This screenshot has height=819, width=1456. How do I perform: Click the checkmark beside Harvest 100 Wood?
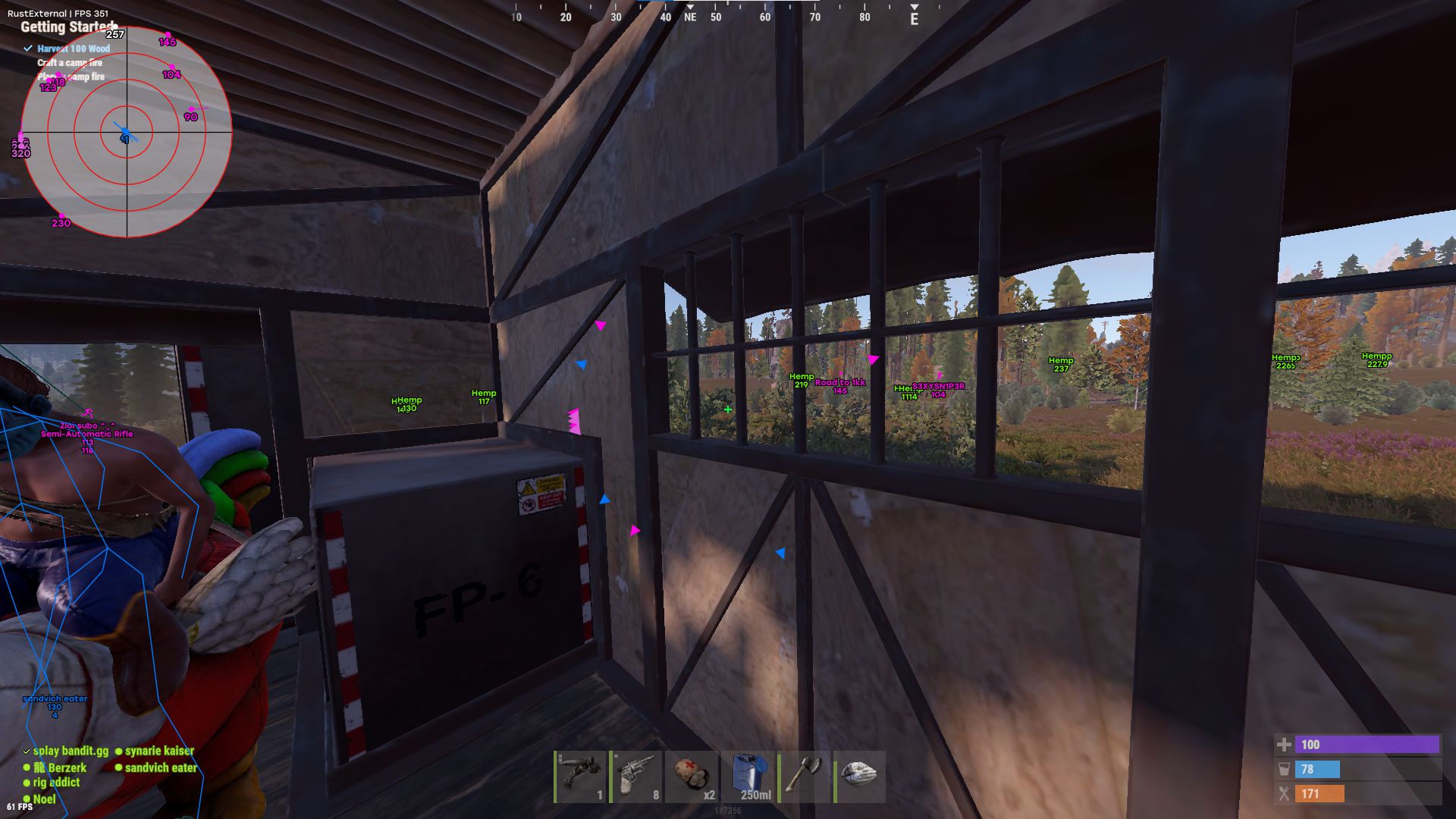28,48
